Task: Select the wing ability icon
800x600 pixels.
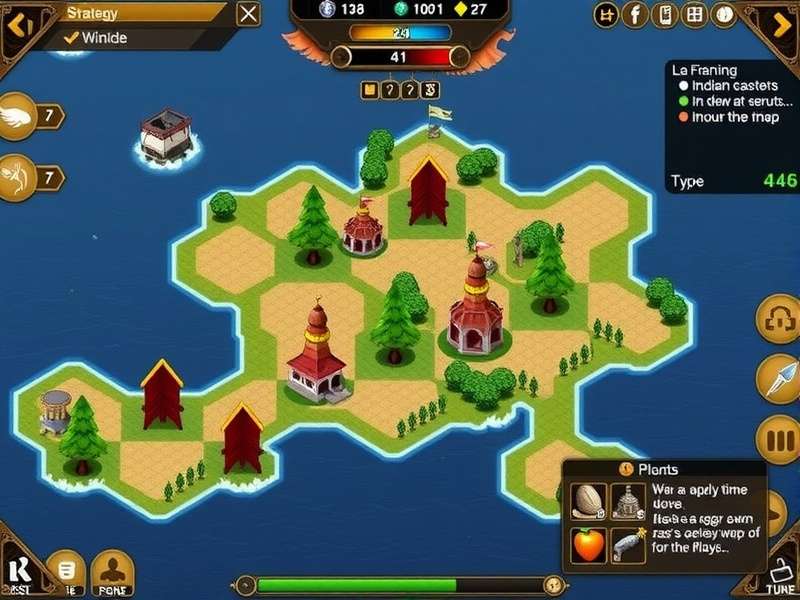Action: pos(18,116)
